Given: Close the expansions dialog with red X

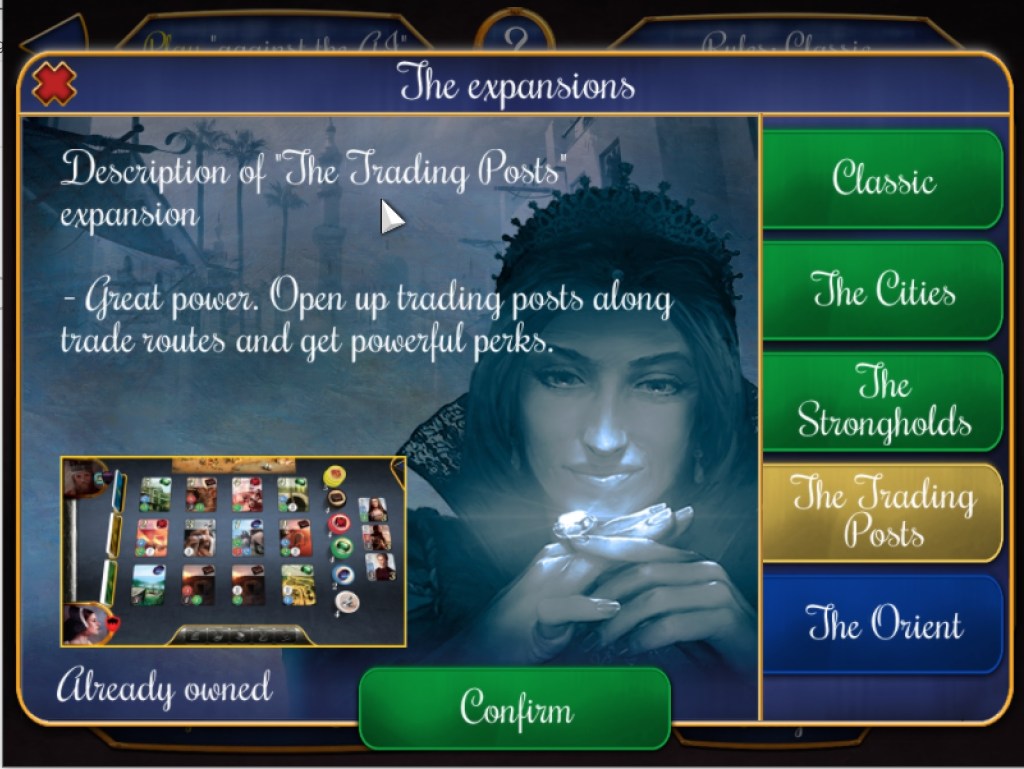Looking at the screenshot, I should coord(54,84).
